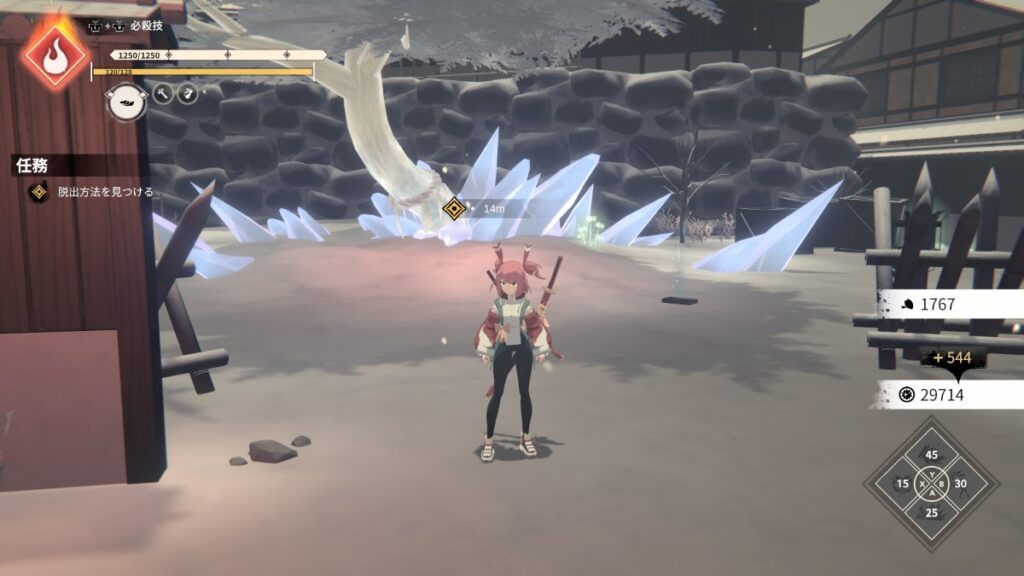Use the item slot showing 15
The width and height of the screenshot is (1024, 576).
click(x=903, y=484)
